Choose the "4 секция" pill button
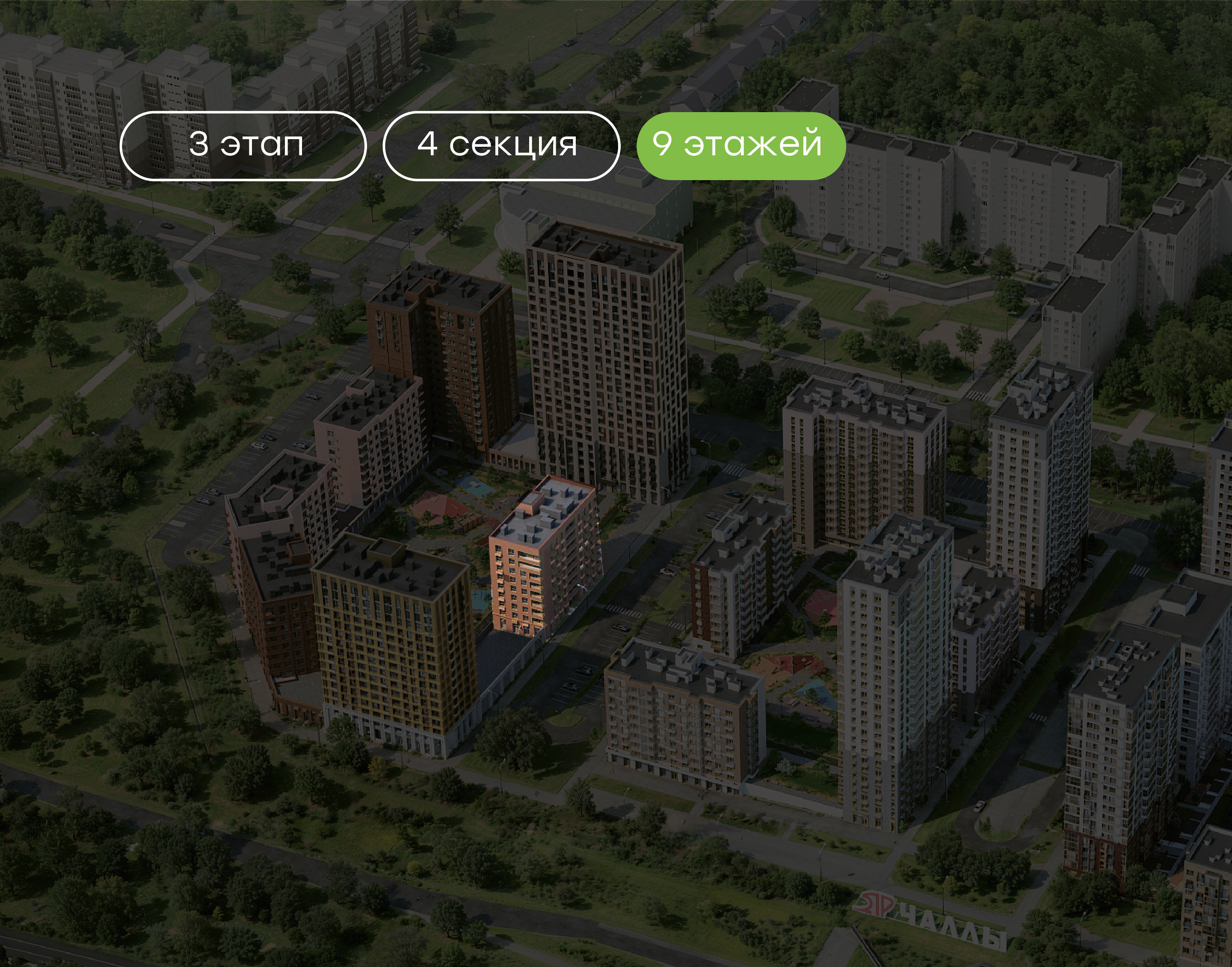Image resolution: width=1232 pixels, height=967 pixels. [501, 146]
